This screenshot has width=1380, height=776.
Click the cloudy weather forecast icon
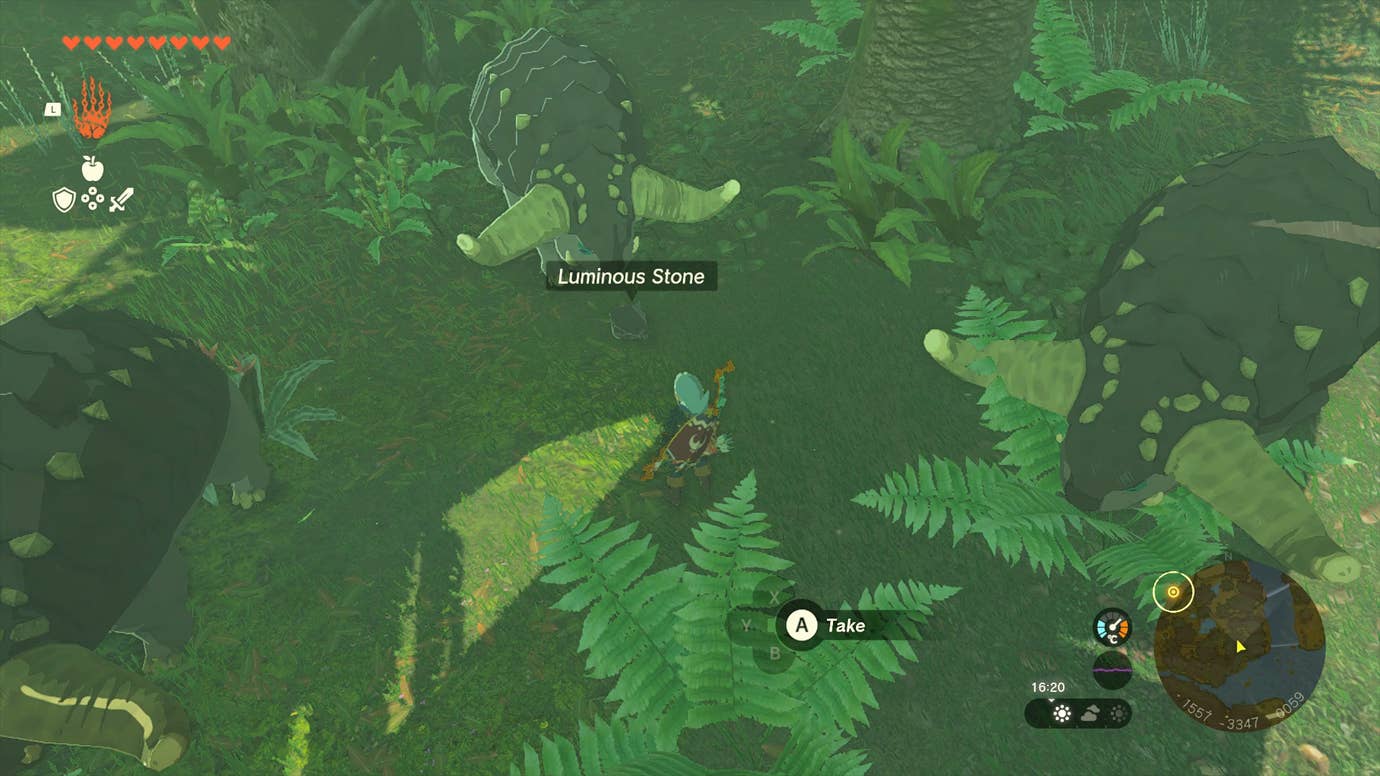click(x=1091, y=713)
